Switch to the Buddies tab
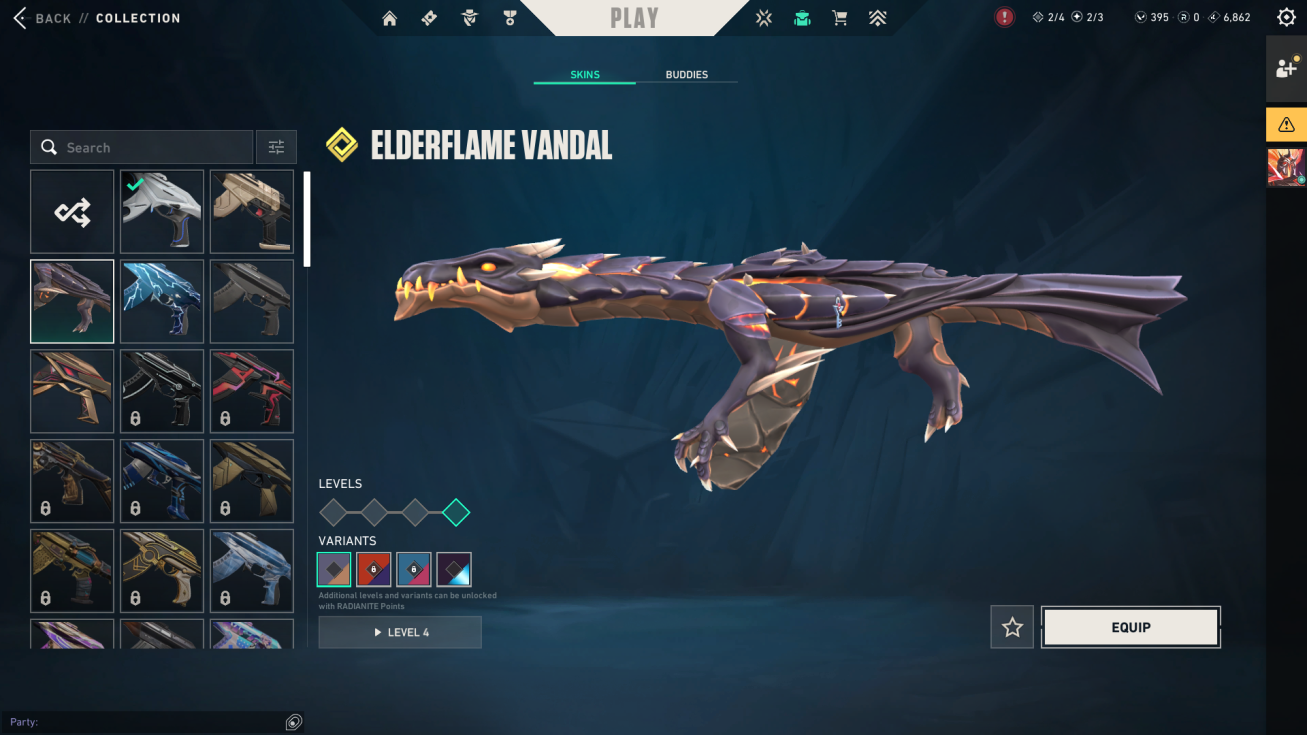The image size is (1307, 735). coord(686,75)
